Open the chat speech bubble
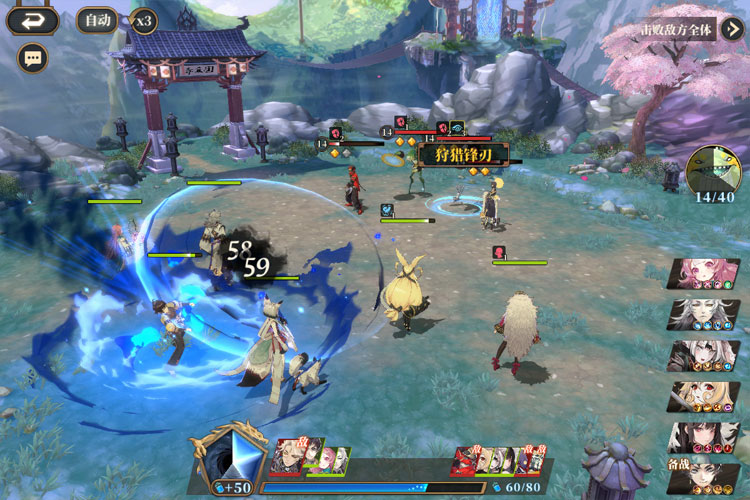The width and height of the screenshot is (750, 500). click(x=33, y=58)
